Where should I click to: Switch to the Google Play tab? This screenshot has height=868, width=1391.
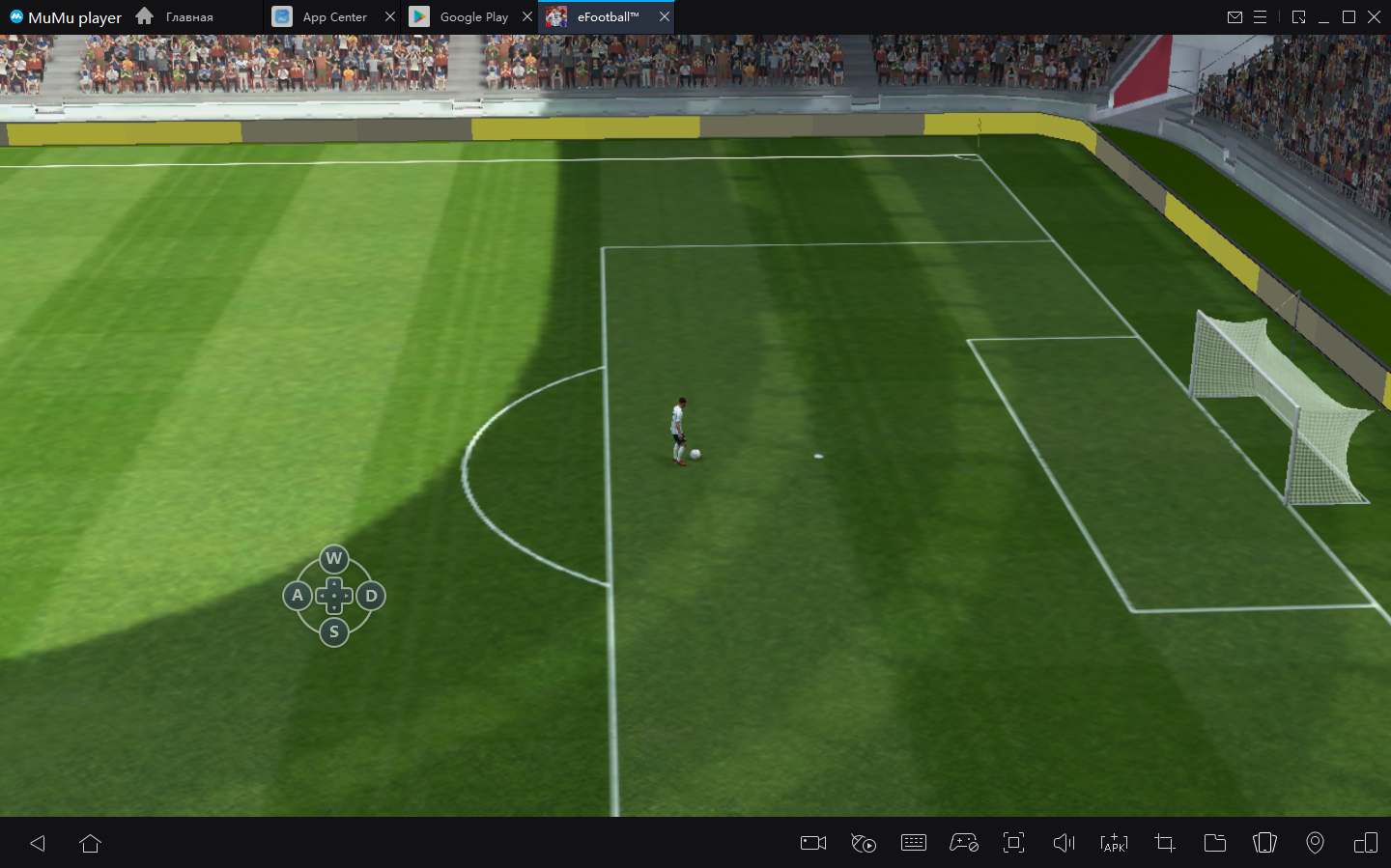point(472,17)
